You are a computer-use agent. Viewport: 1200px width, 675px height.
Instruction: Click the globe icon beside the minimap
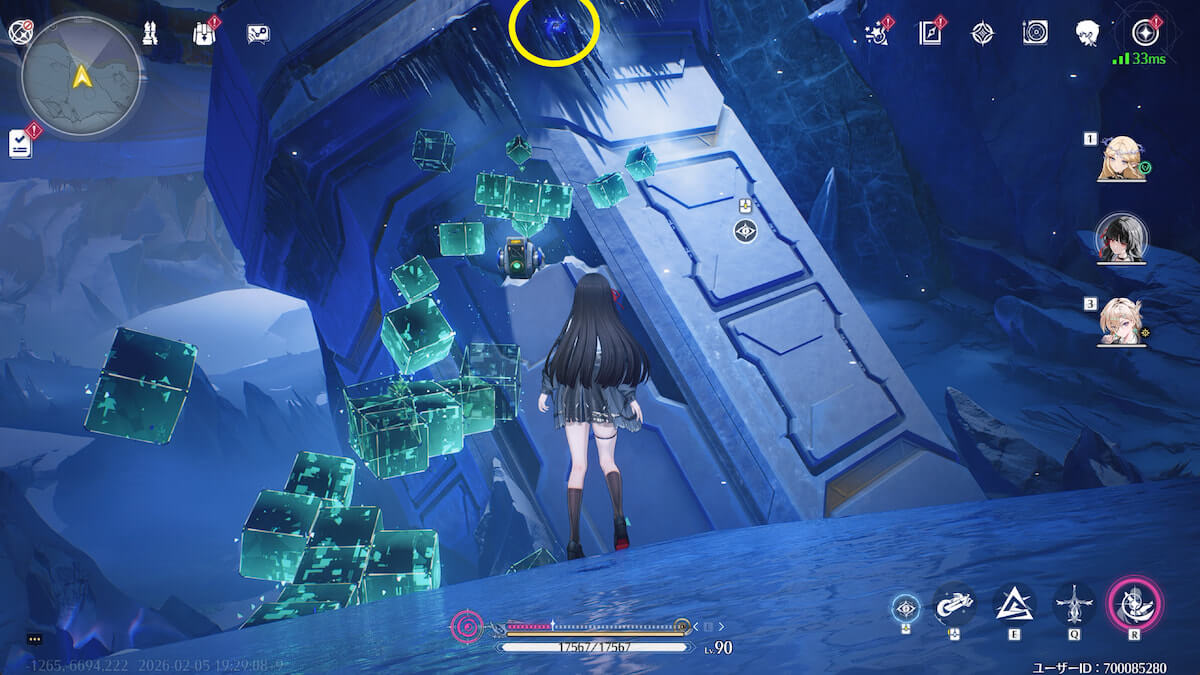pyautogui.click(x=20, y=32)
